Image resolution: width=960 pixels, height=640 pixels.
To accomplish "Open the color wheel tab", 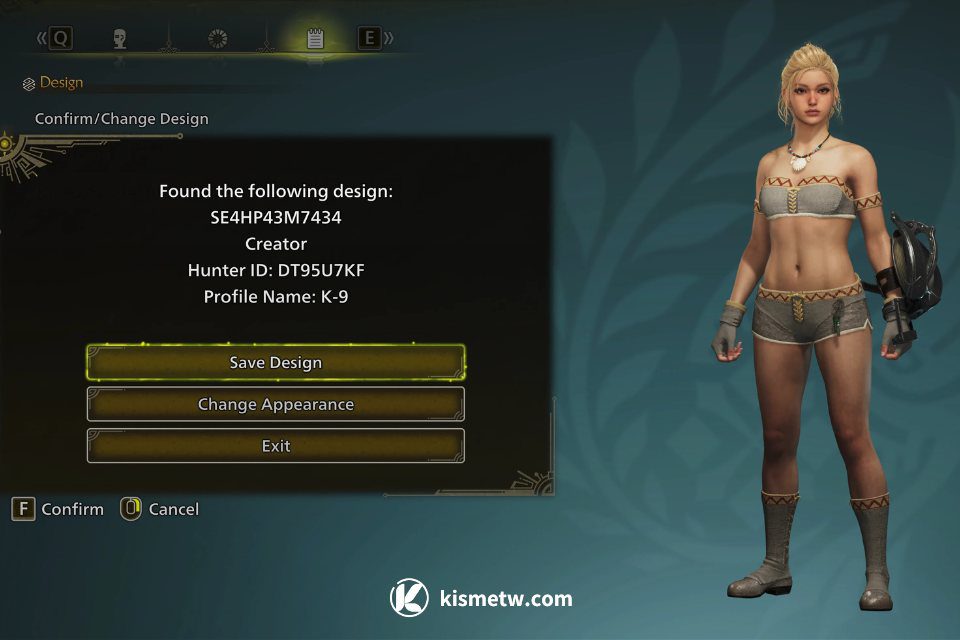I will pos(217,39).
